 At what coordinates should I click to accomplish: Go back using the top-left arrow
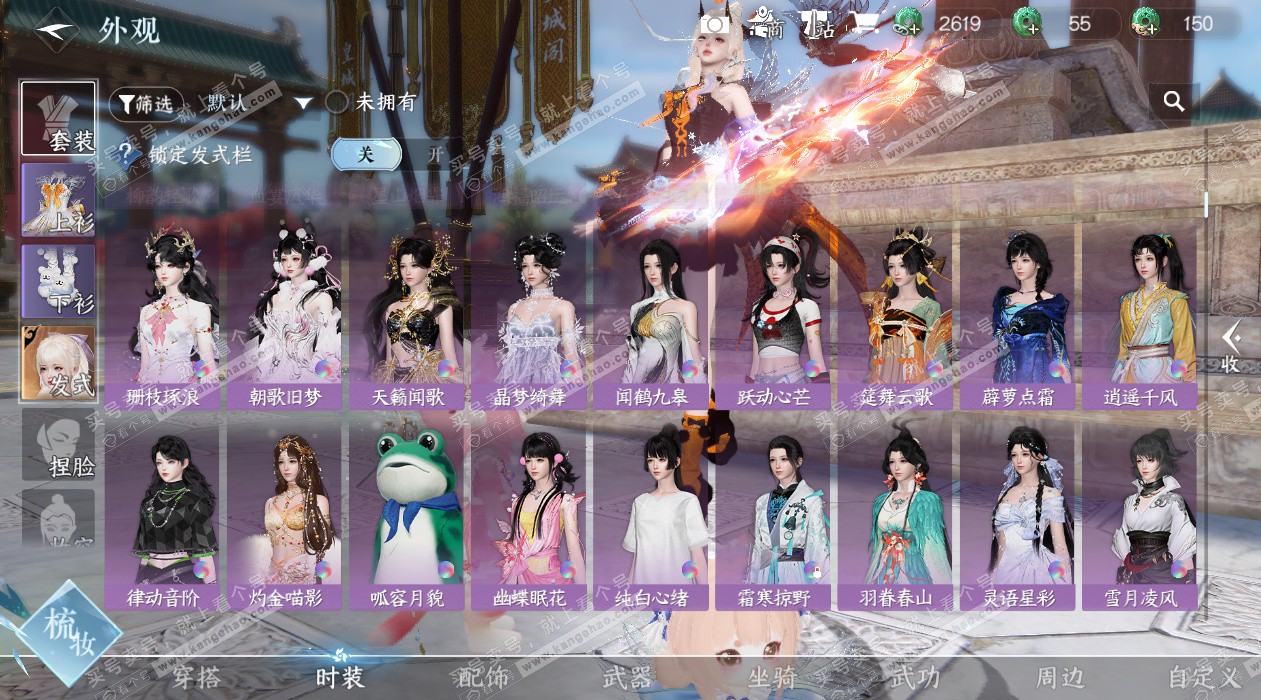click(55, 30)
